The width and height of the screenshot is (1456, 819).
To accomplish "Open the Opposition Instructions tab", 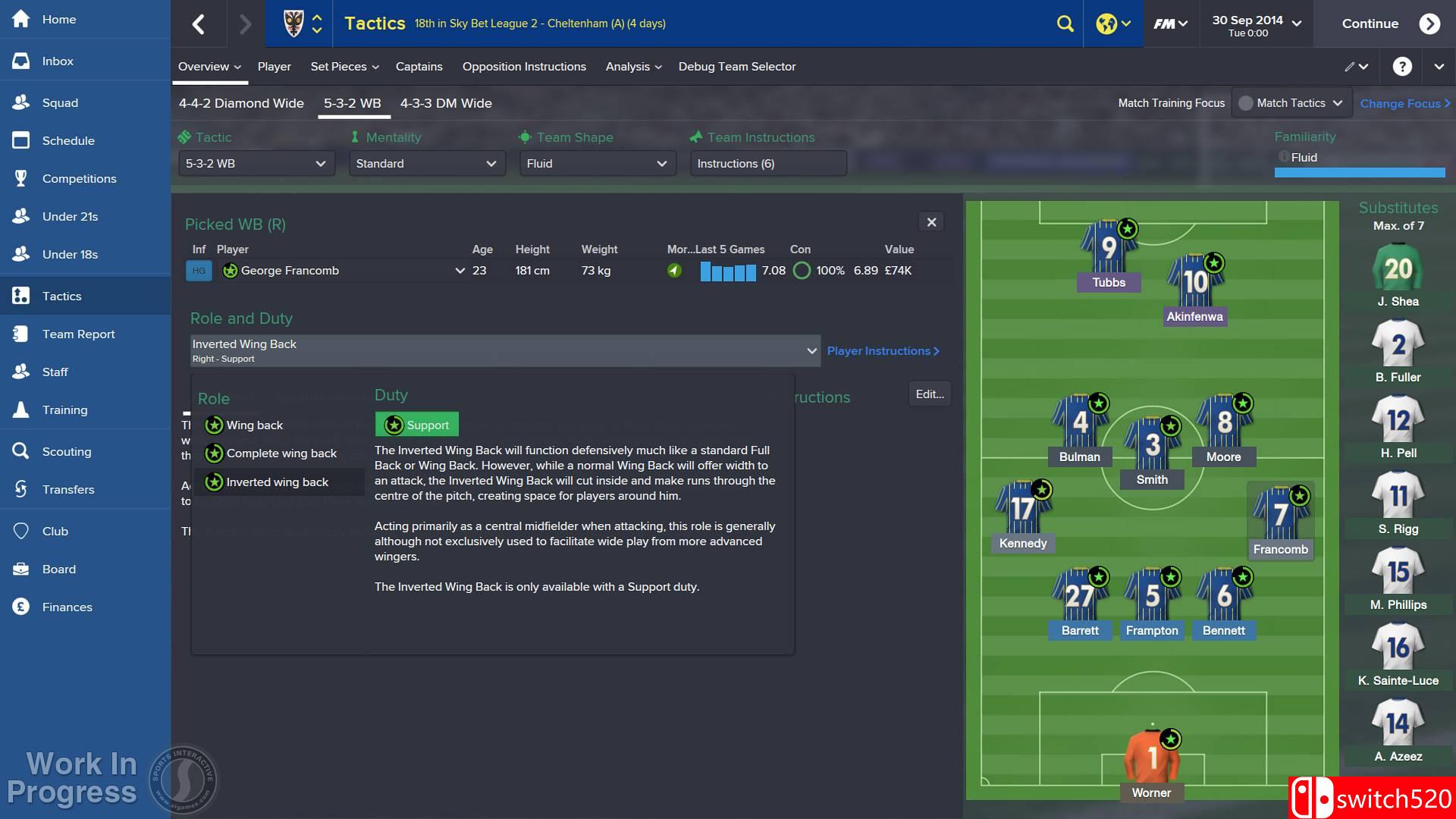I will coord(524,67).
